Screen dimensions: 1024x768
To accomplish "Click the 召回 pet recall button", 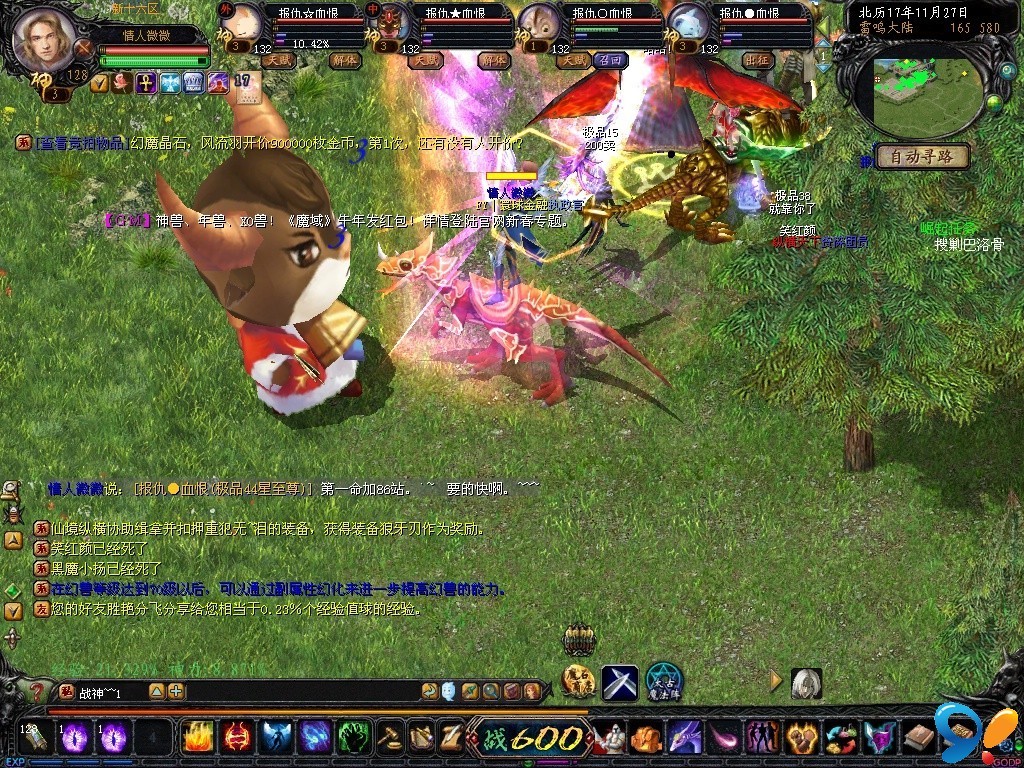I will [x=608, y=60].
